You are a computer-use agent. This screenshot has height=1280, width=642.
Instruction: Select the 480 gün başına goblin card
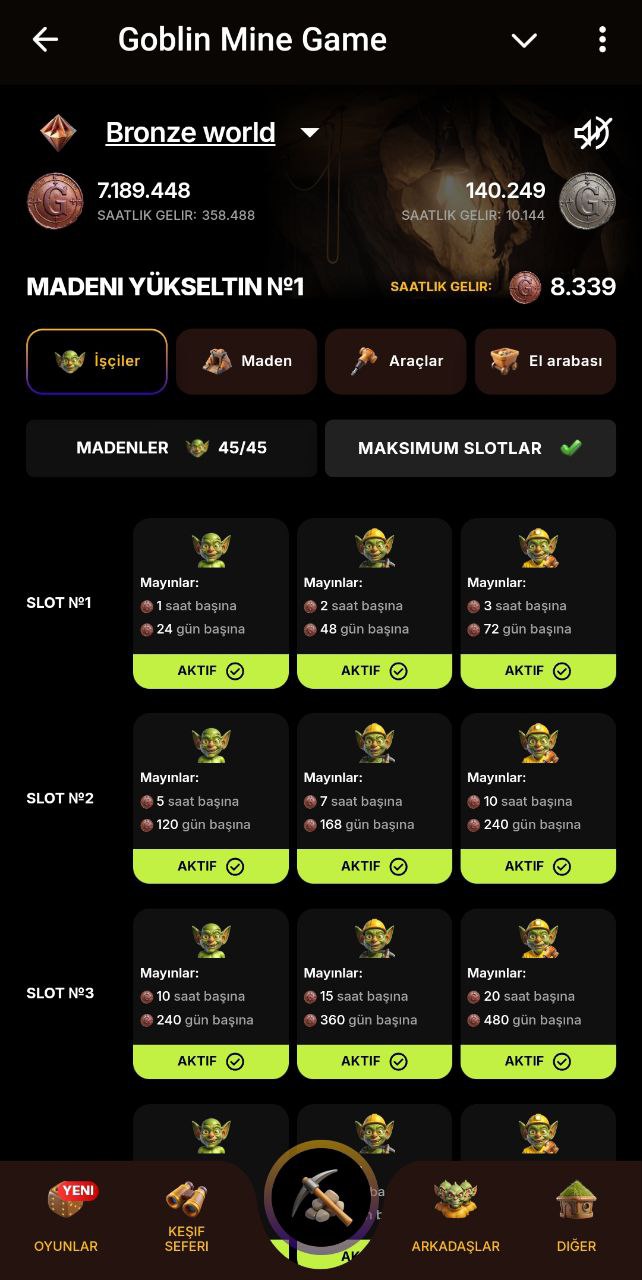coord(538,980)
